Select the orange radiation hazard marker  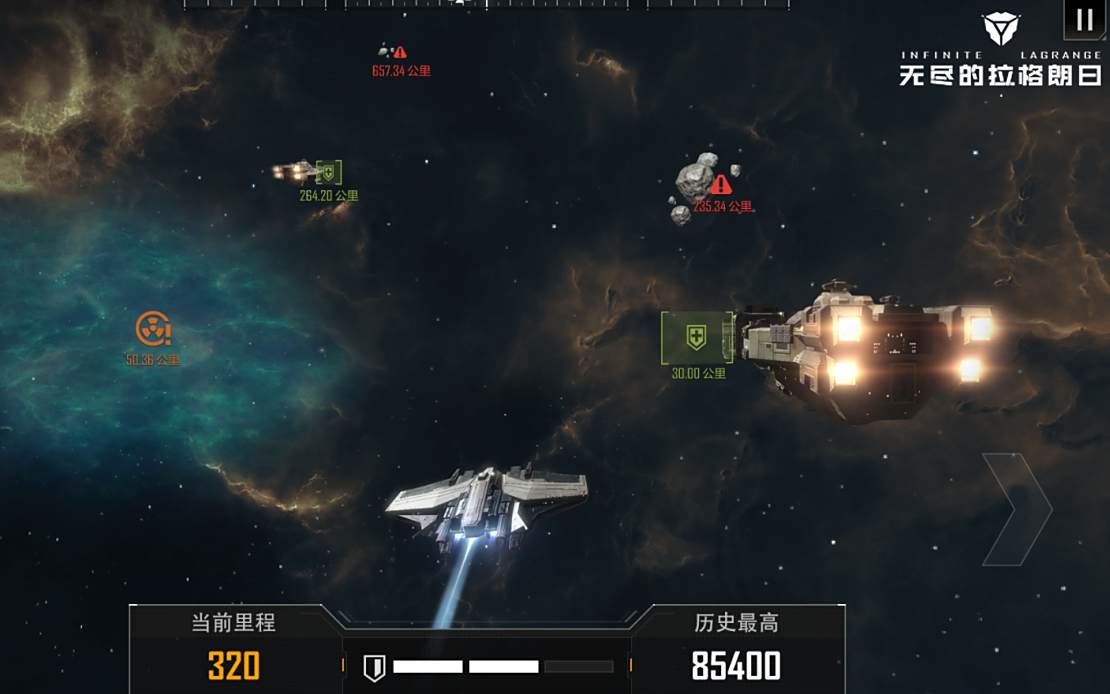152,329
